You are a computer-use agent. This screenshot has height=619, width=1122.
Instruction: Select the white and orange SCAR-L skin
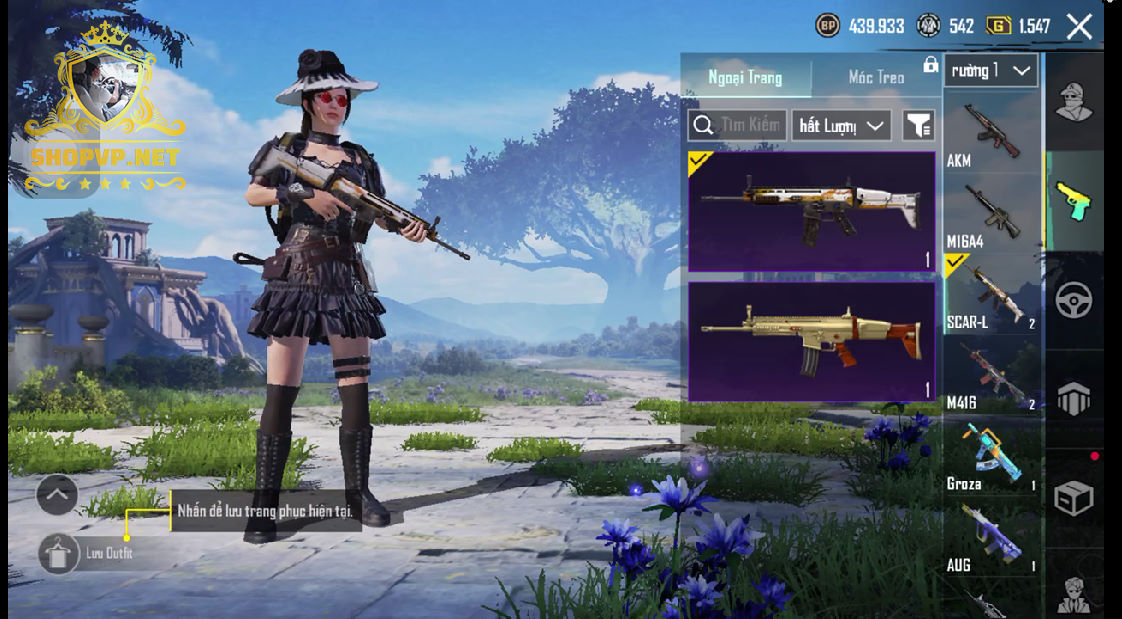[x=811, y=211]
